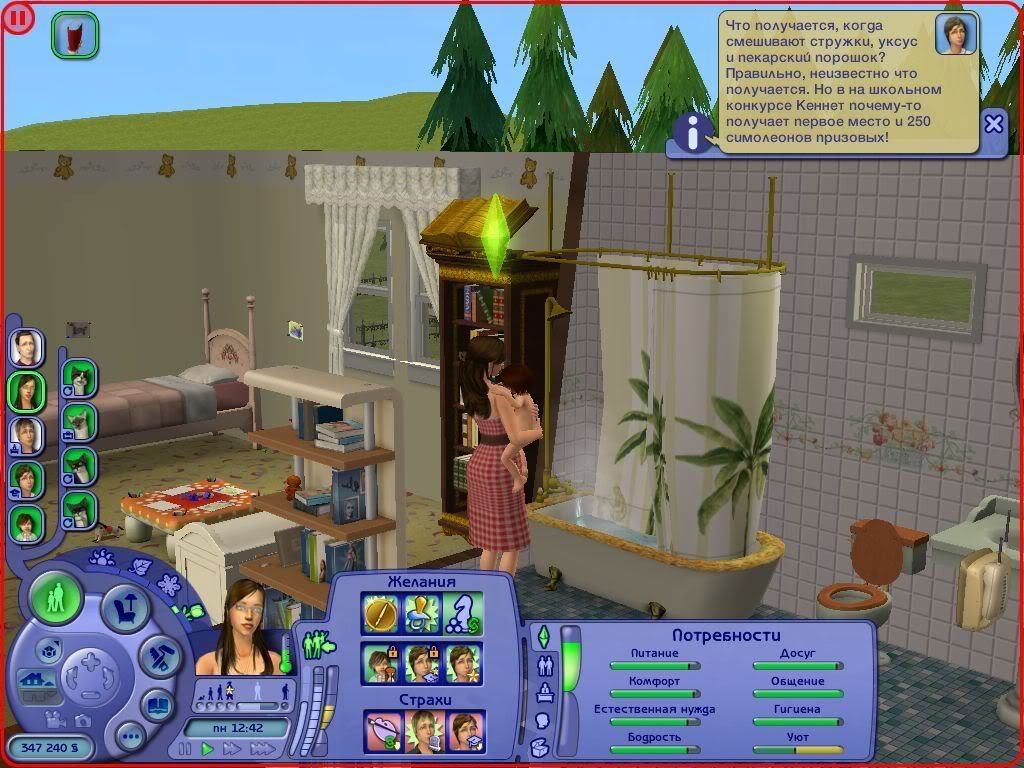Take a snapshot with the camera icon
The height and width of the screenshot is (768, 1024).
[82, 720]
